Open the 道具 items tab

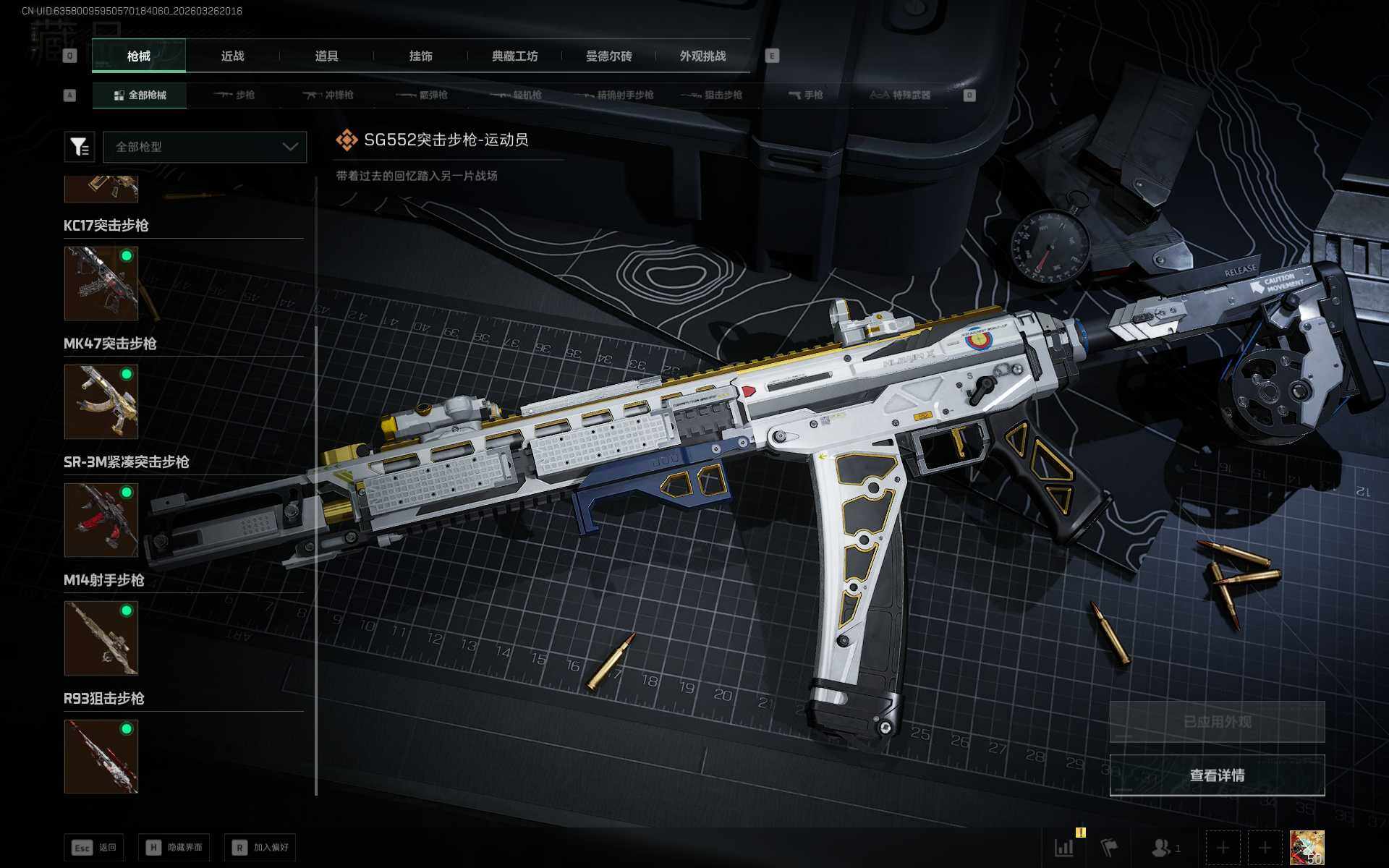[326, 56]
